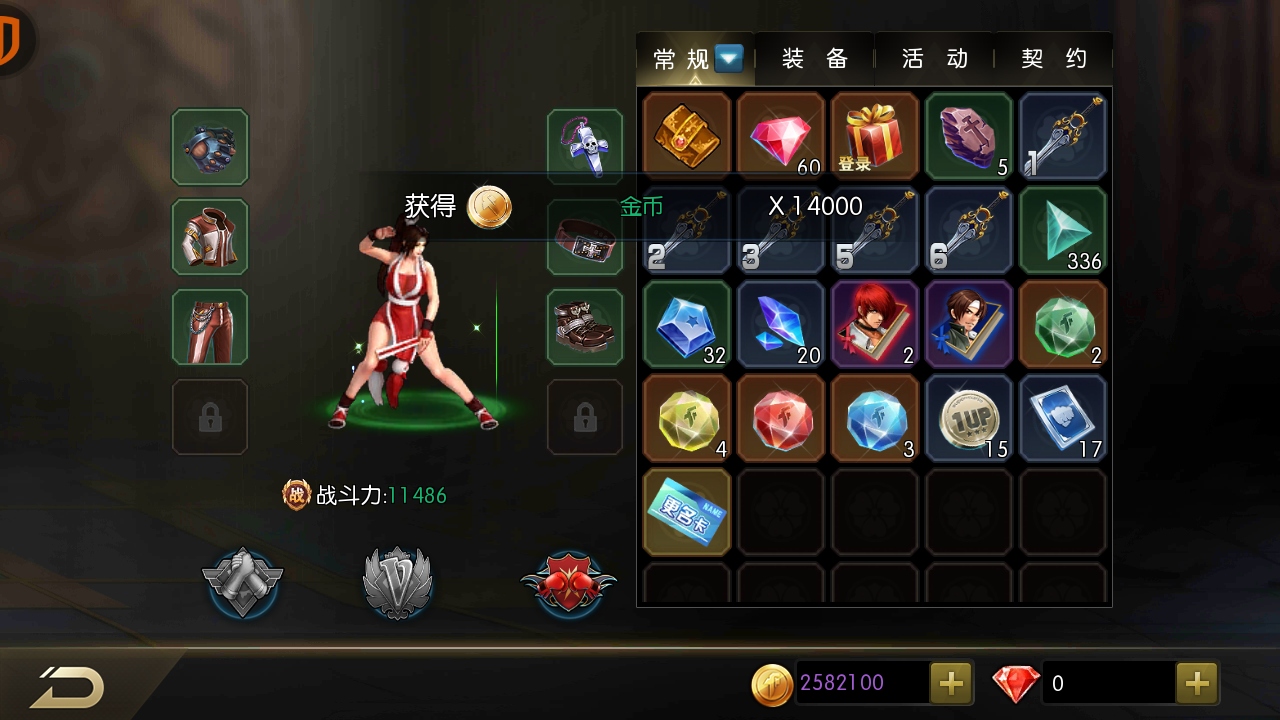
Task: Click the equipped red pants slot
Action: (210, 326)
